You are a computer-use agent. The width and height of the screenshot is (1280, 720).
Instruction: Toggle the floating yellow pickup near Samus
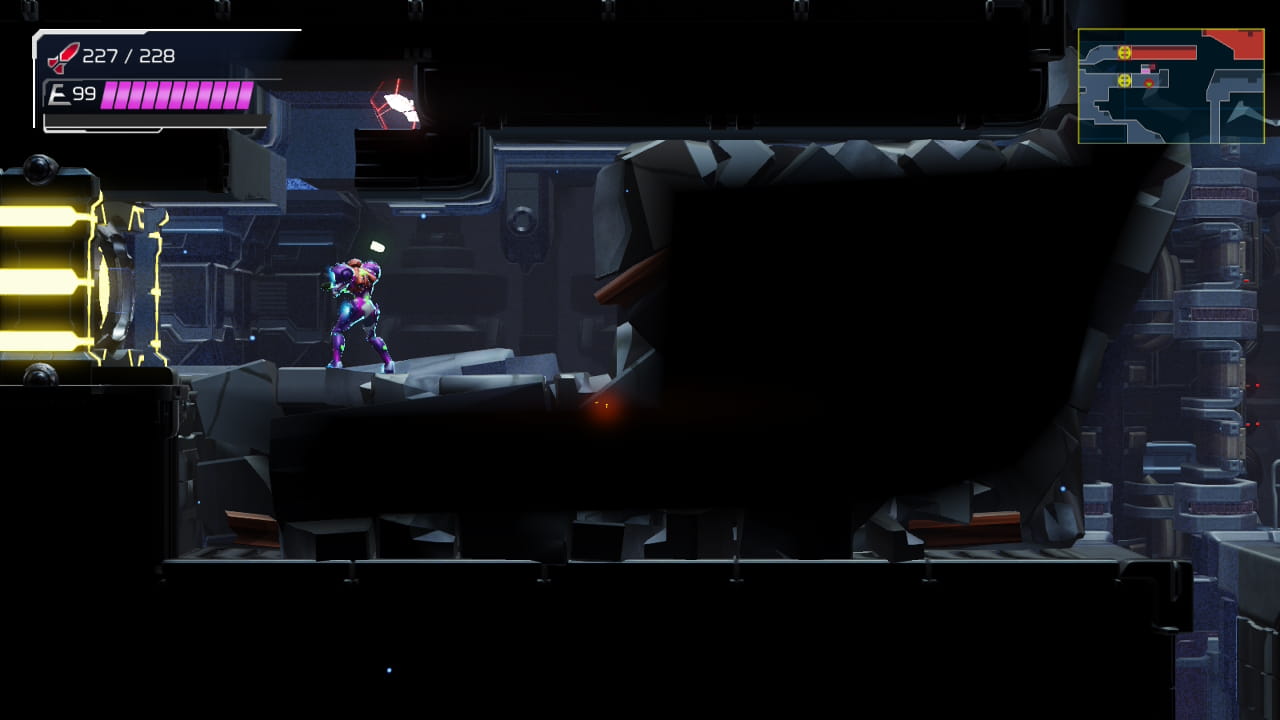(377, 245)
